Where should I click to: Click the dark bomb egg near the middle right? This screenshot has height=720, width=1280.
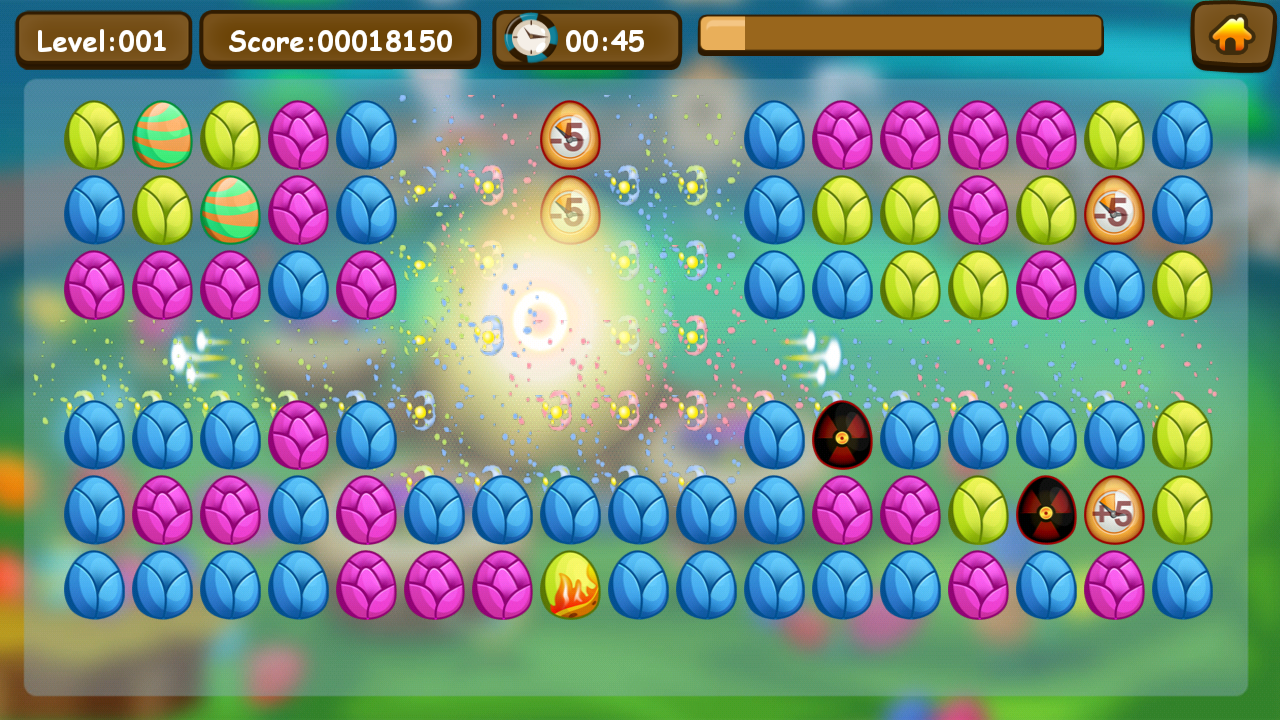point(843,436)
